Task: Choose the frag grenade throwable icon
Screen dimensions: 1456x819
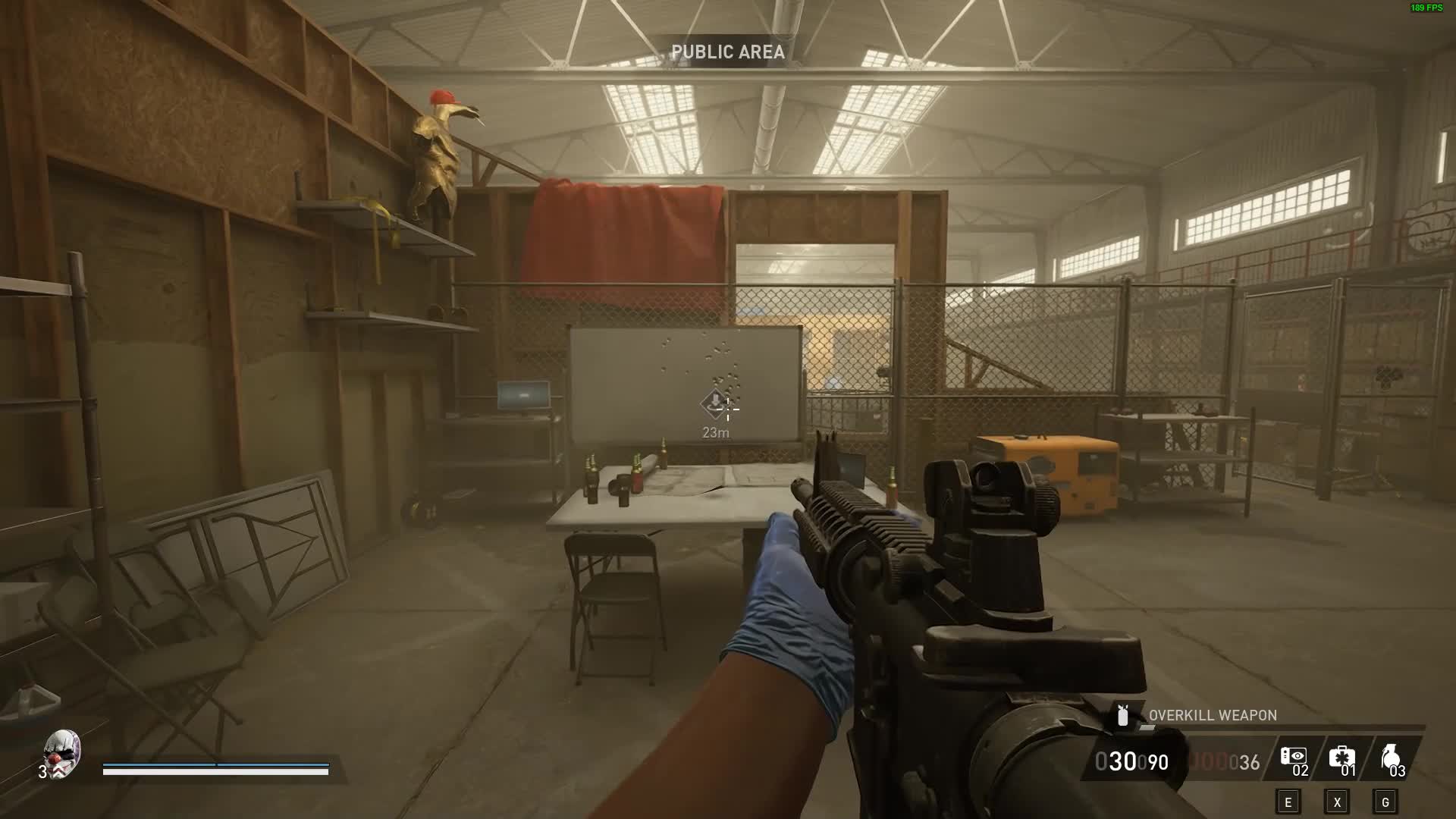Action: tap(1389, 756)
